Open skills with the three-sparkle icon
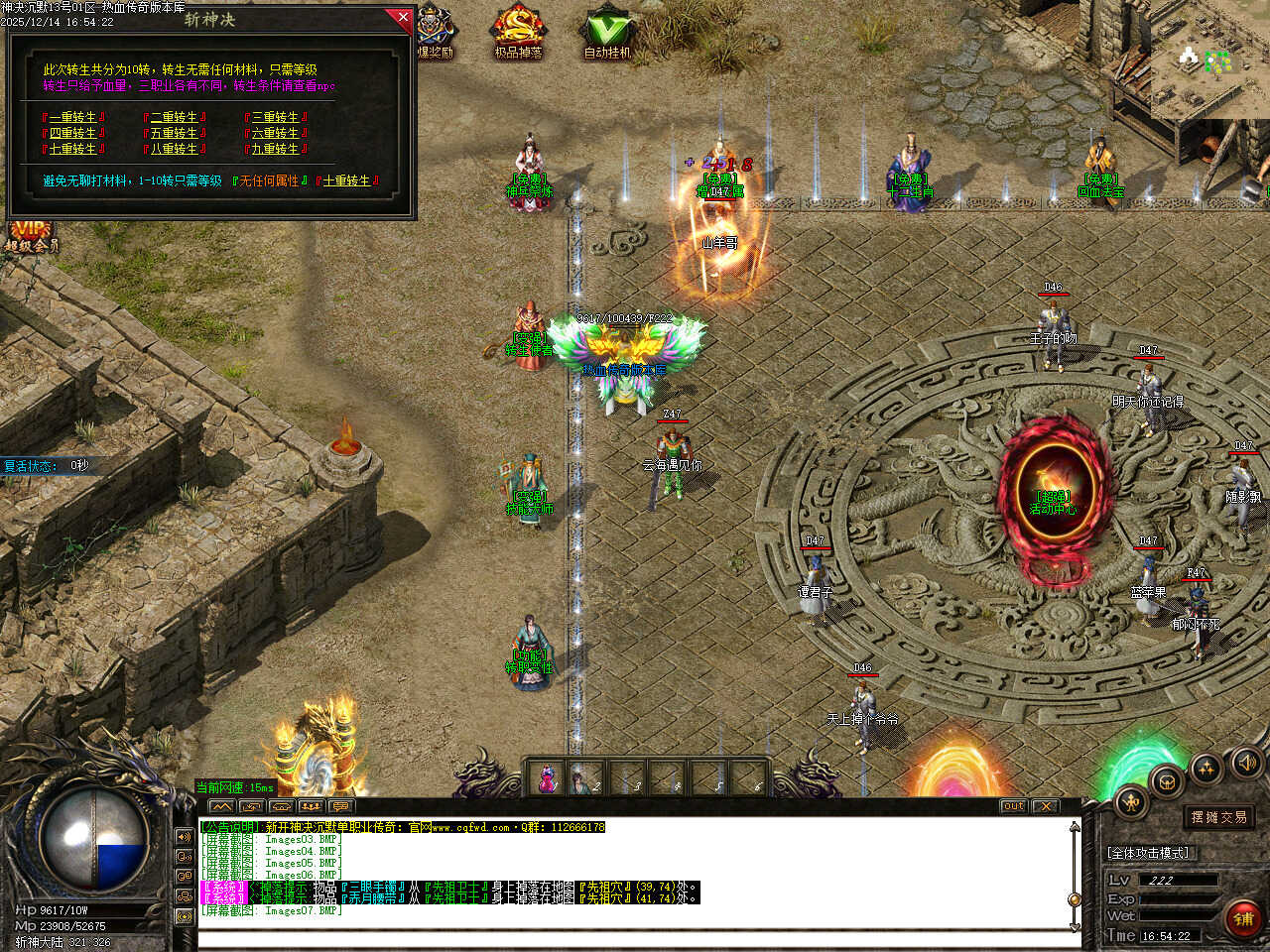Screen dimensions: 1270x952 pos(1206,767)
